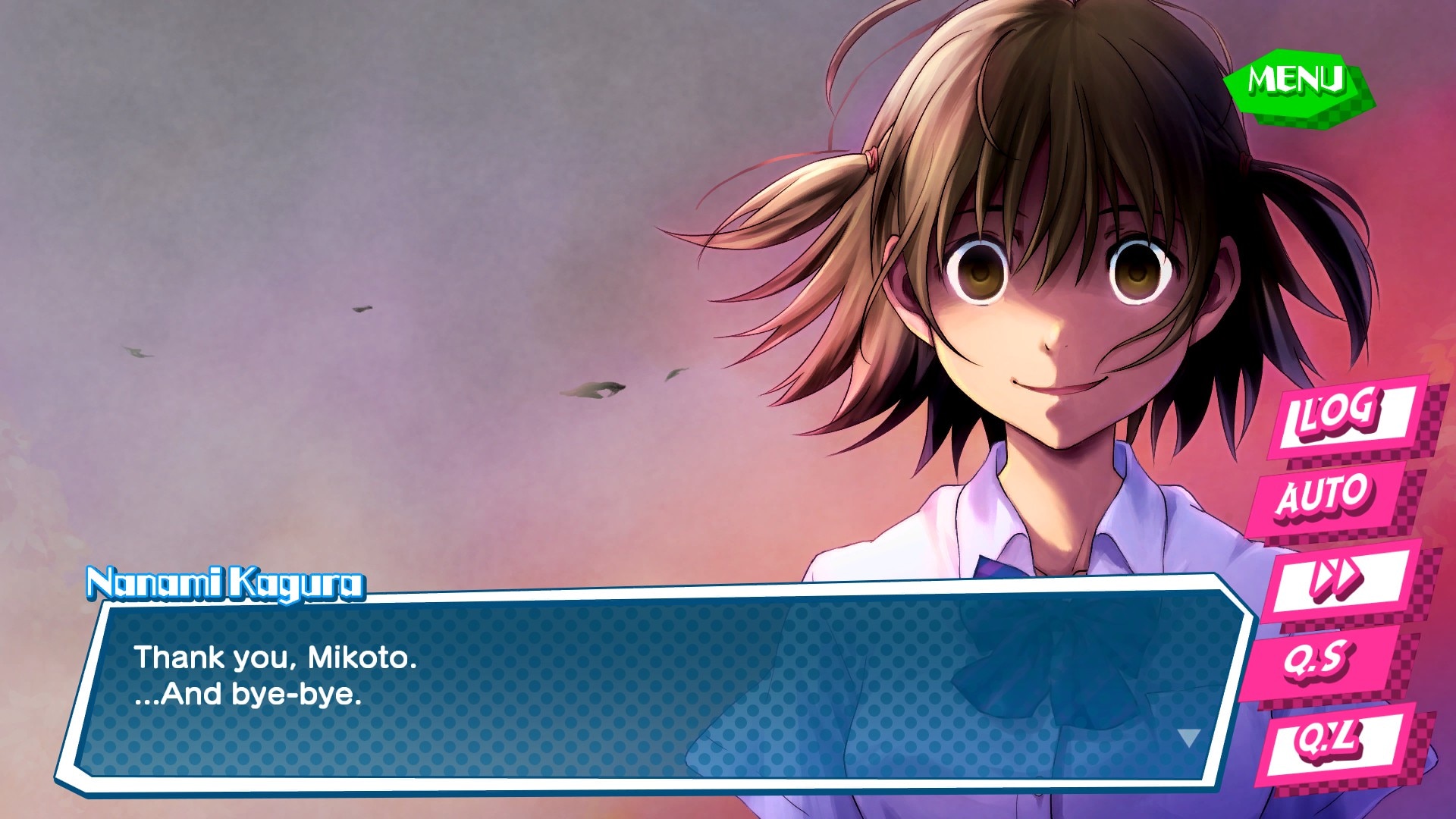Activate the fast-forward skip button
This screenshot has width=1456, height=819.
pyautogui.click(x=1336, y=578)
